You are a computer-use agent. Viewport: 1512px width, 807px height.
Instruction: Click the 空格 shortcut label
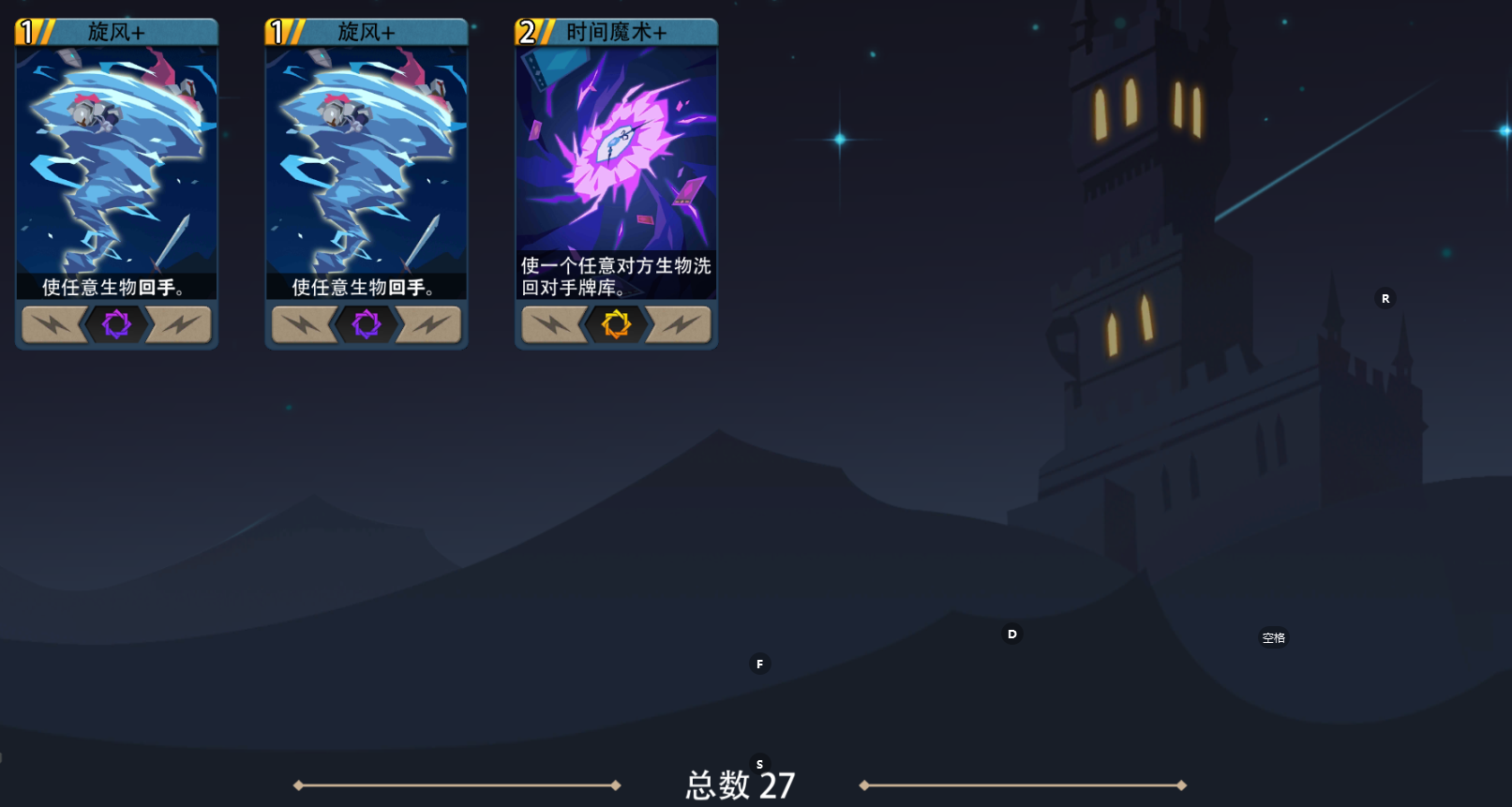click(1273, 636)
